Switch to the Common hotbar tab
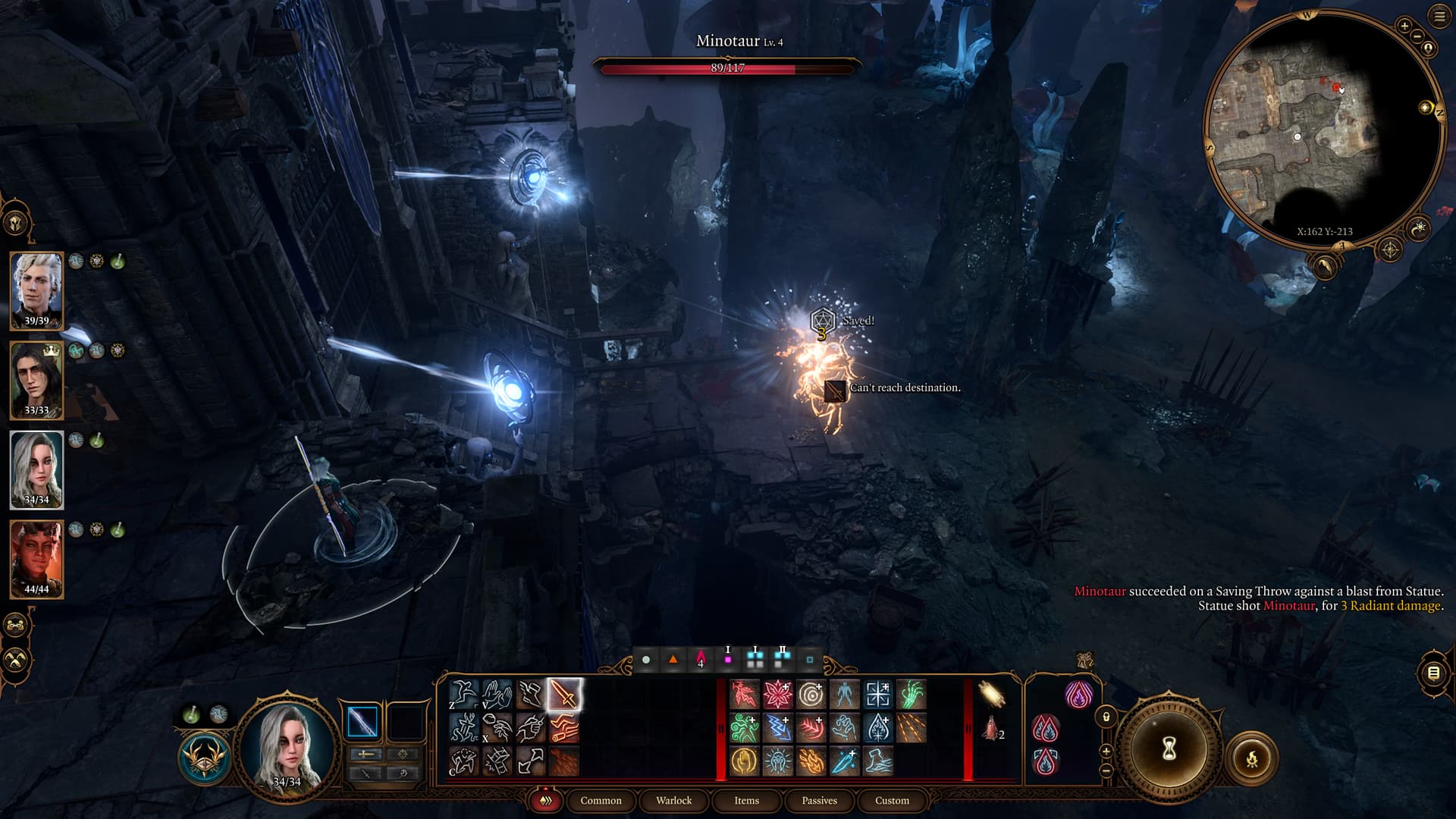Image resolution: width=1456 pixels, height=819 pixels. tap(601, 800)
